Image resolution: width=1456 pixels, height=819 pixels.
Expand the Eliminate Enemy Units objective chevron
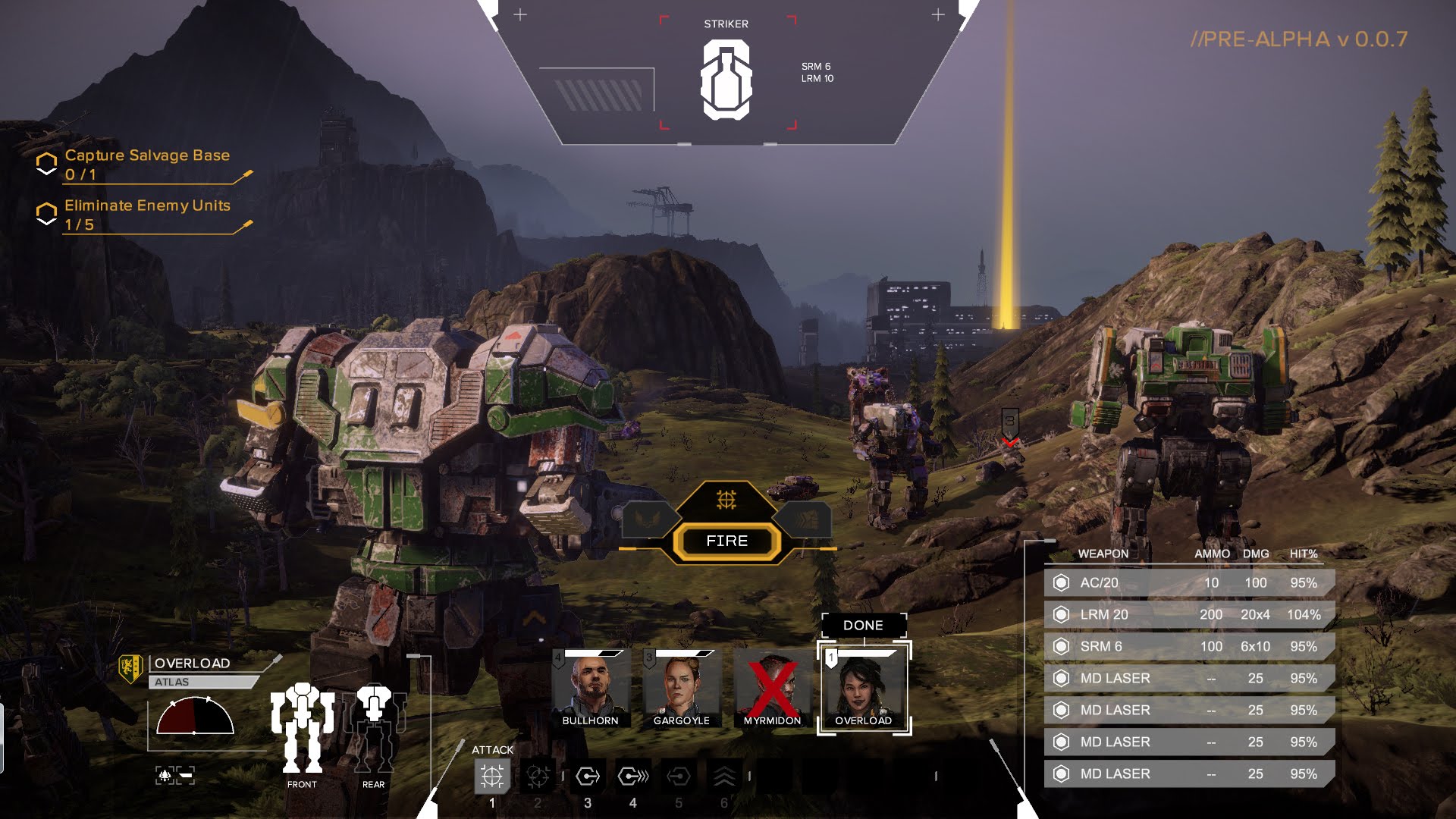click(x=47, y=214)
